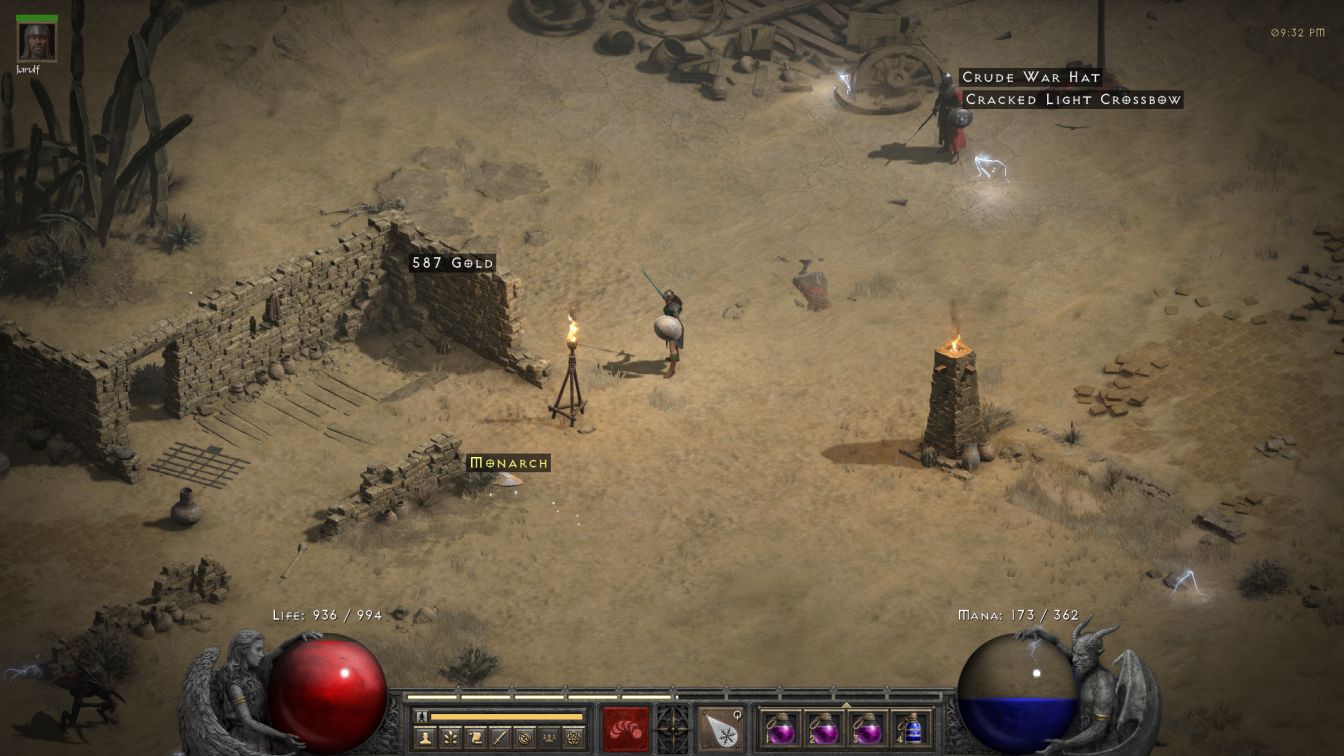This screenshot has width=1344, height=756.
Task: Pick up the Crude War Hat label
Action: [1030, 77]
